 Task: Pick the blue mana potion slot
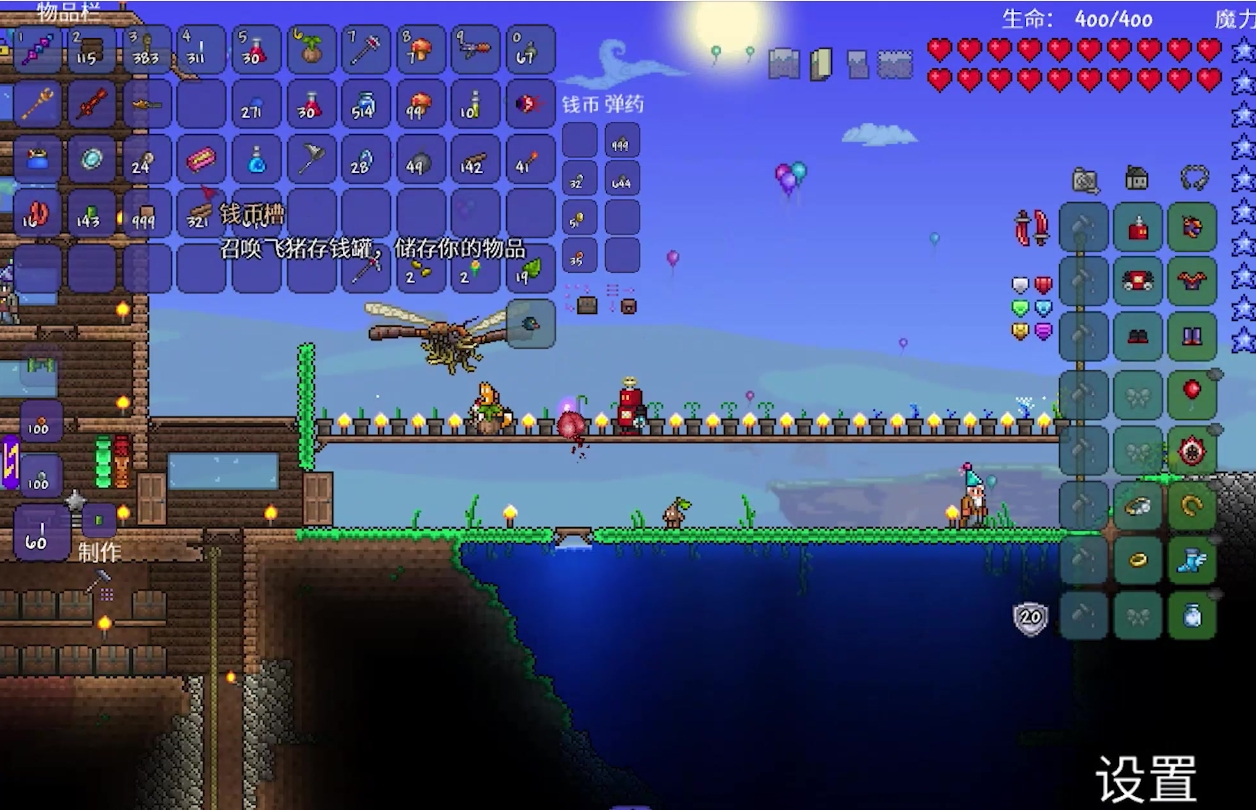click(x=256, y=159)
